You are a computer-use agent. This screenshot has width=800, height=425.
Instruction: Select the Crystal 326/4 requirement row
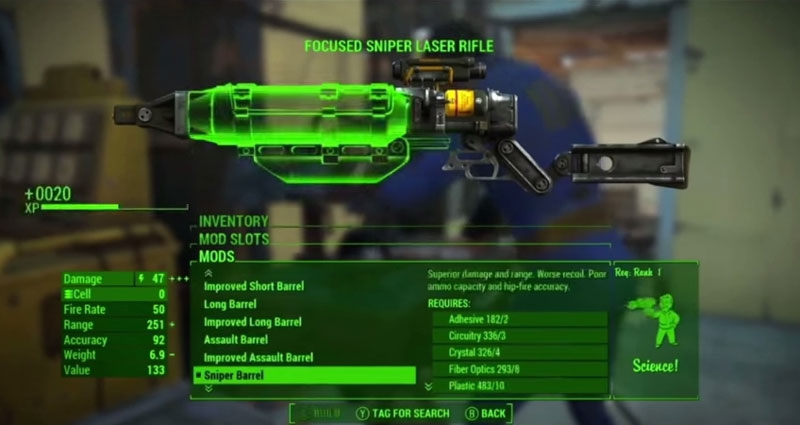pos(519,352)
